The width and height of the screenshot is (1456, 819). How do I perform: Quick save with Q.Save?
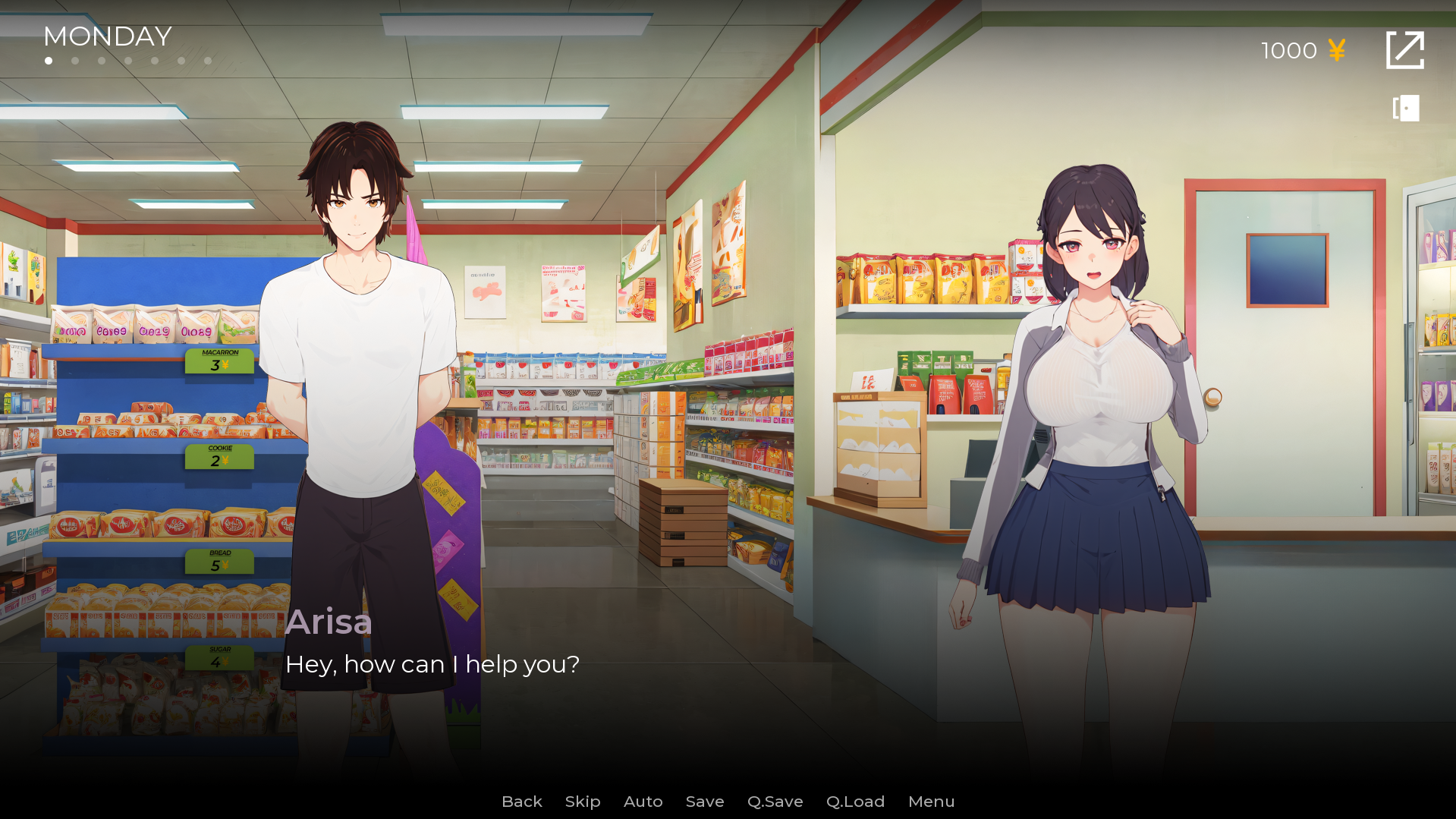point(775,802)
